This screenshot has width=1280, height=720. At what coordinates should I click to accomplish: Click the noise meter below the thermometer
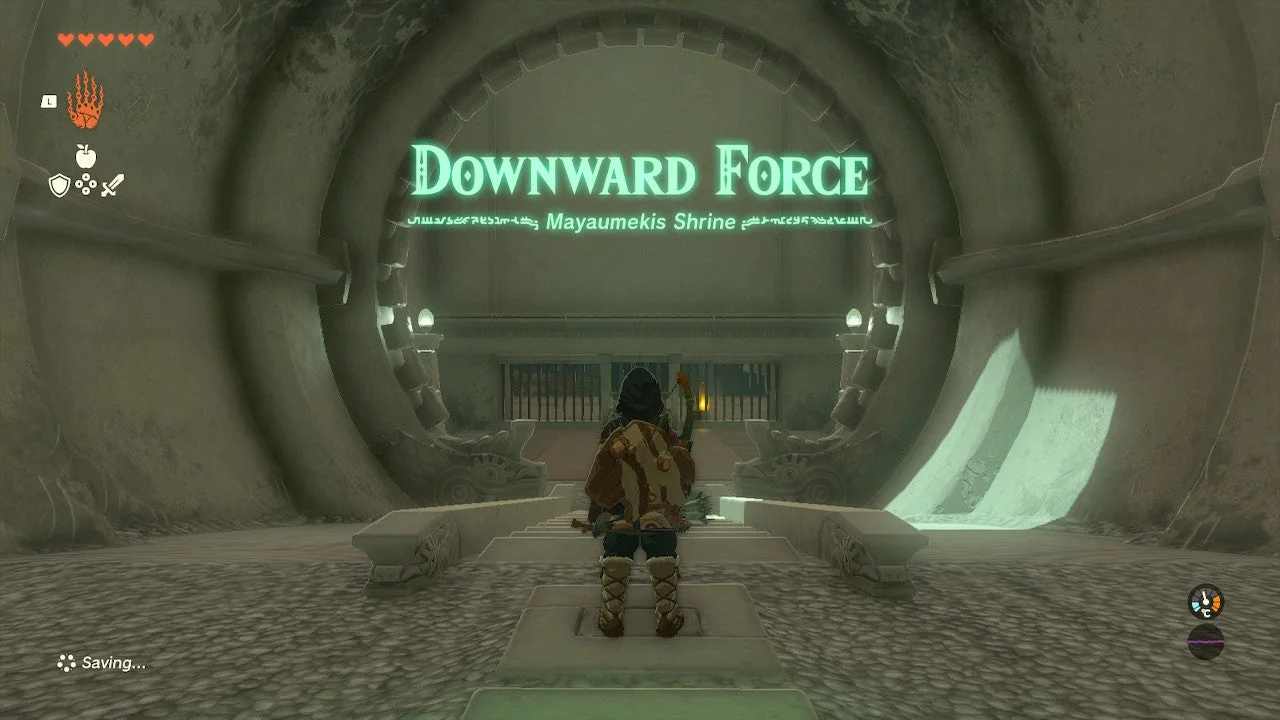1205,642
